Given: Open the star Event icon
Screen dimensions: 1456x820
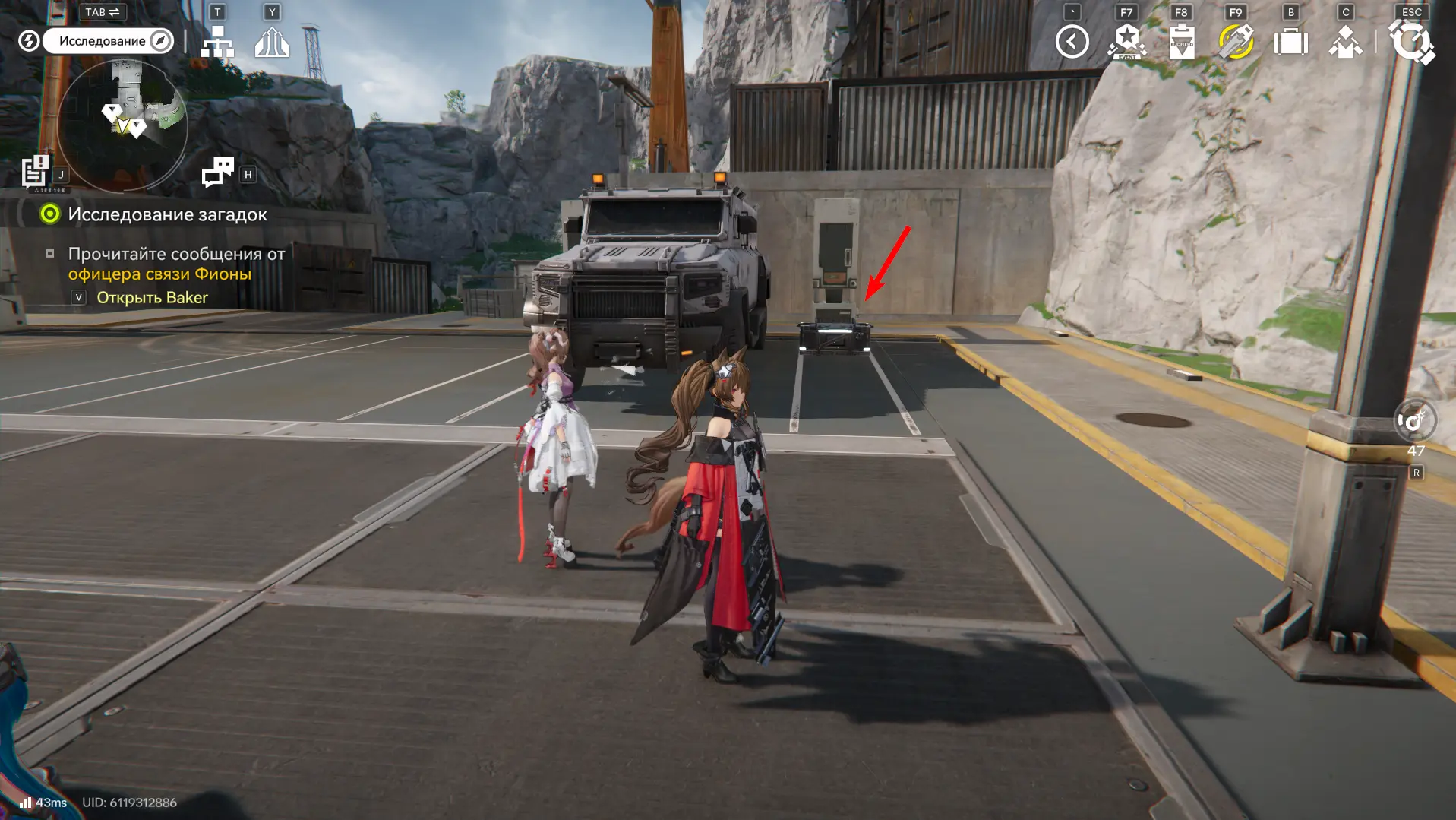Looking at the screenshot, I should pyautogui.click(x=1126, y=42).
